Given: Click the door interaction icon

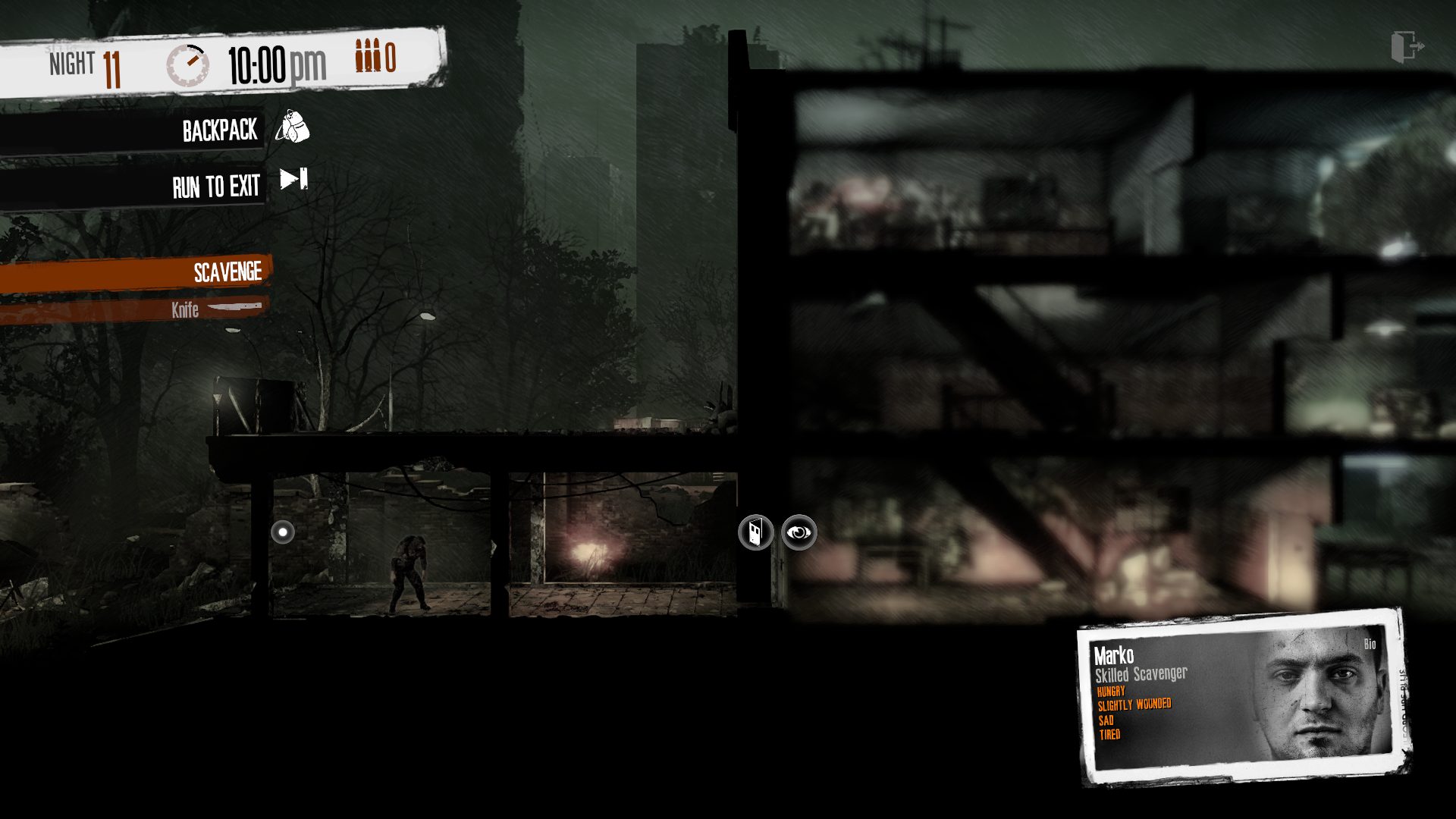Looking at the screenshot, I should point(755,532).
